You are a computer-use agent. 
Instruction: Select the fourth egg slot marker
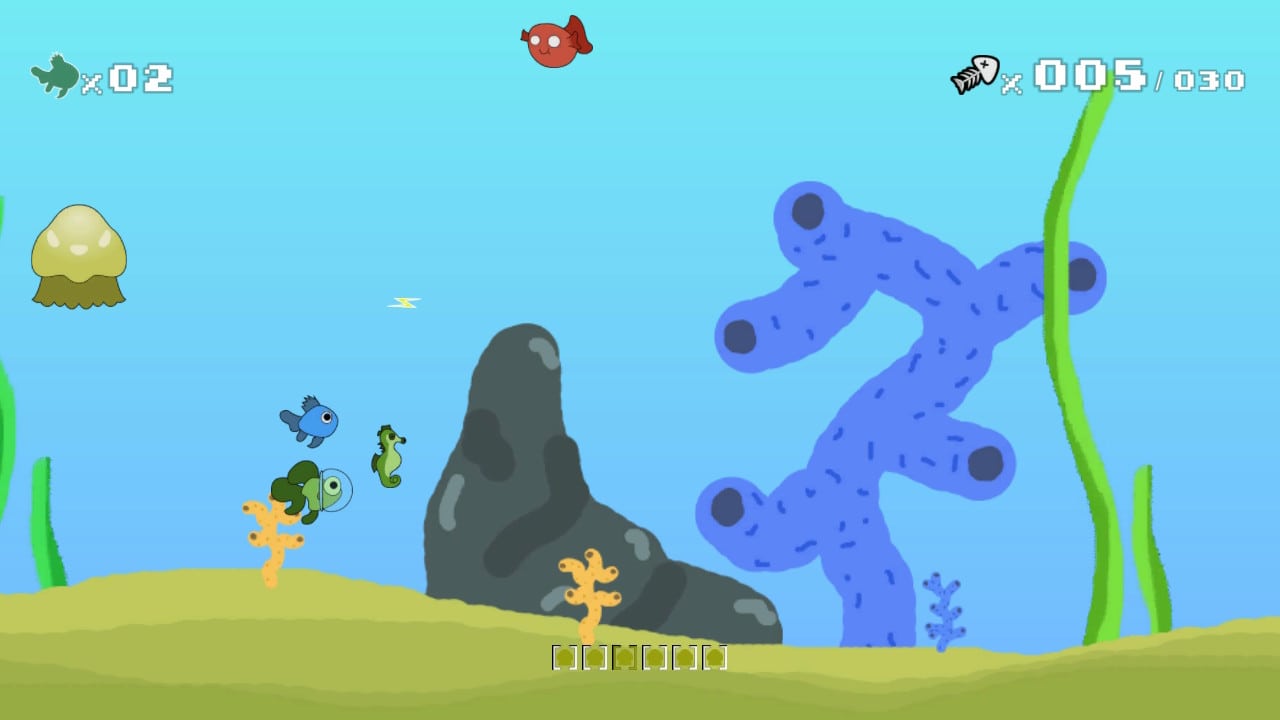[655, 657]
